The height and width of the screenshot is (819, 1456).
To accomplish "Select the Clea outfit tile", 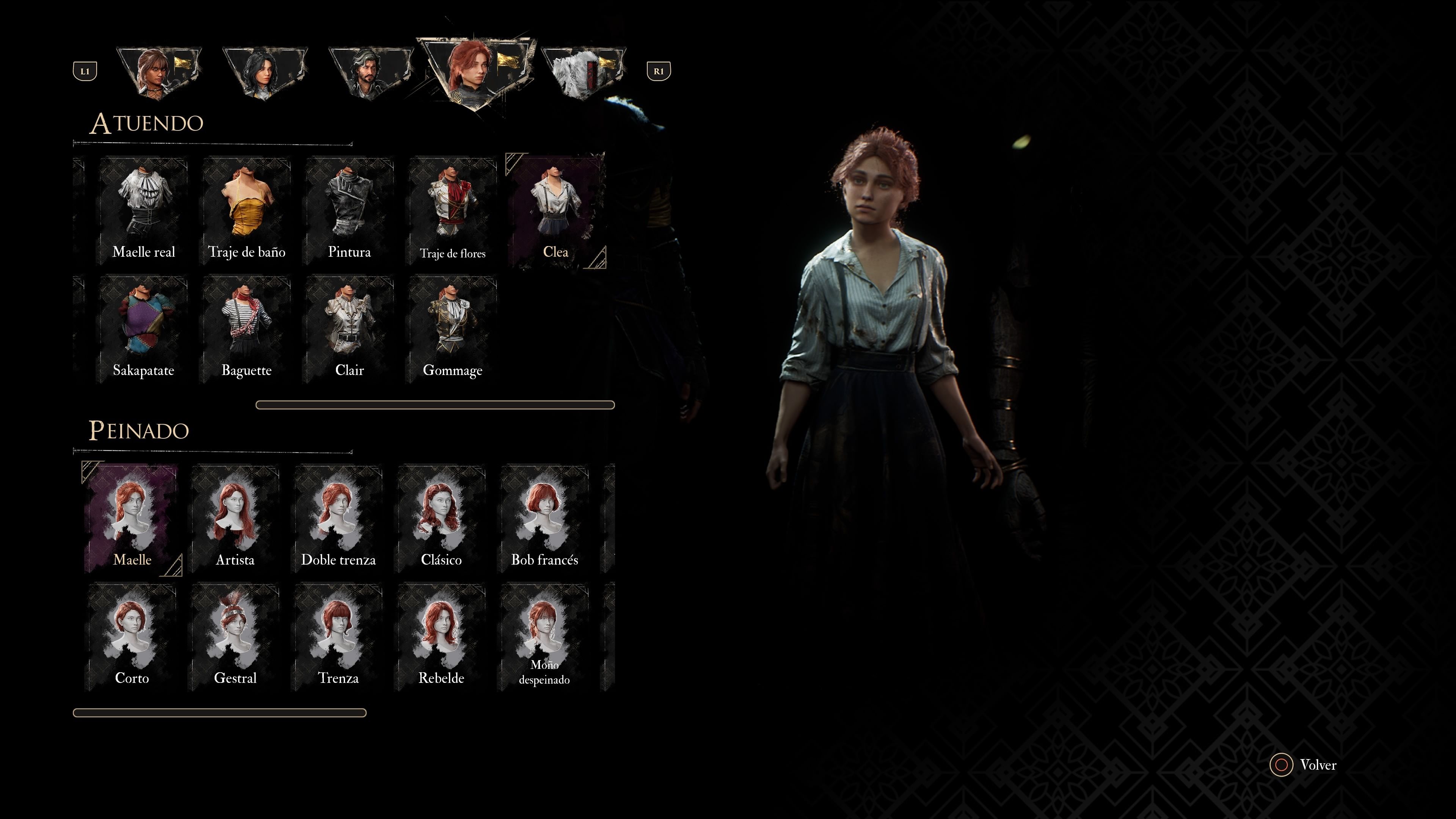I will (x=555, y=211).
